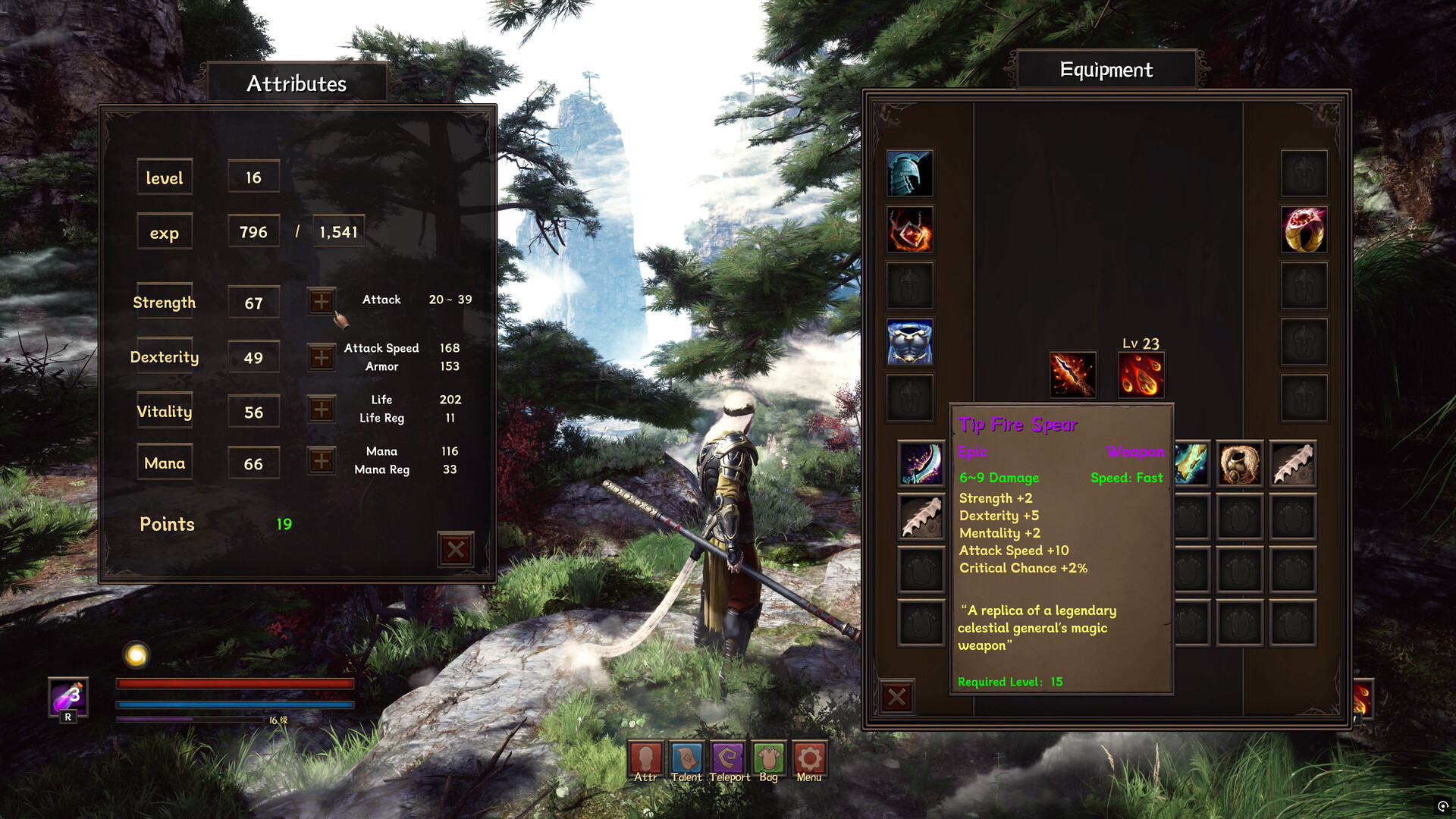
Task: Select the equipped fire spear weapon
Action: click(x=1072, y=375)
